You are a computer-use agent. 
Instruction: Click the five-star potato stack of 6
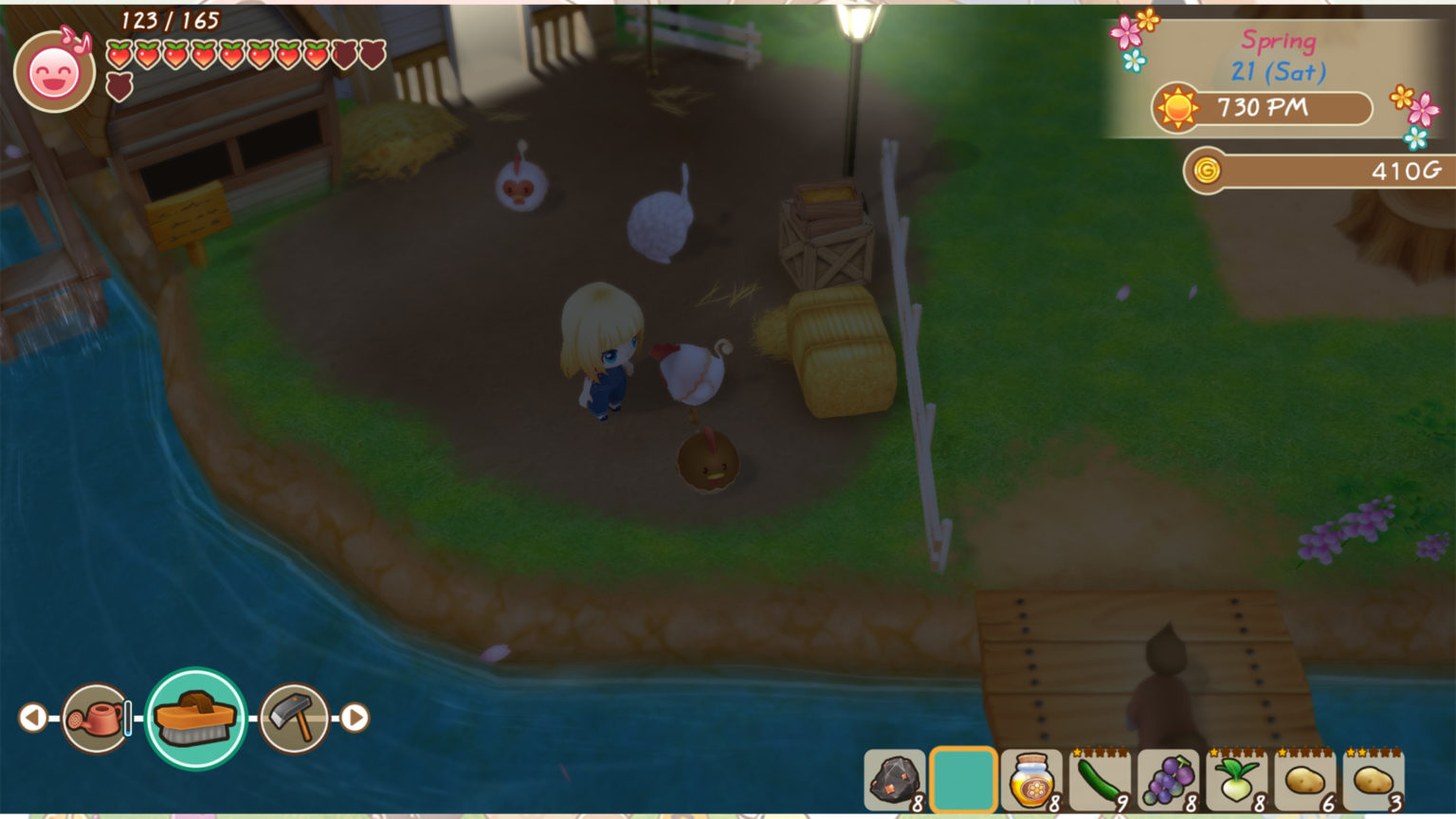point(1306,782)
